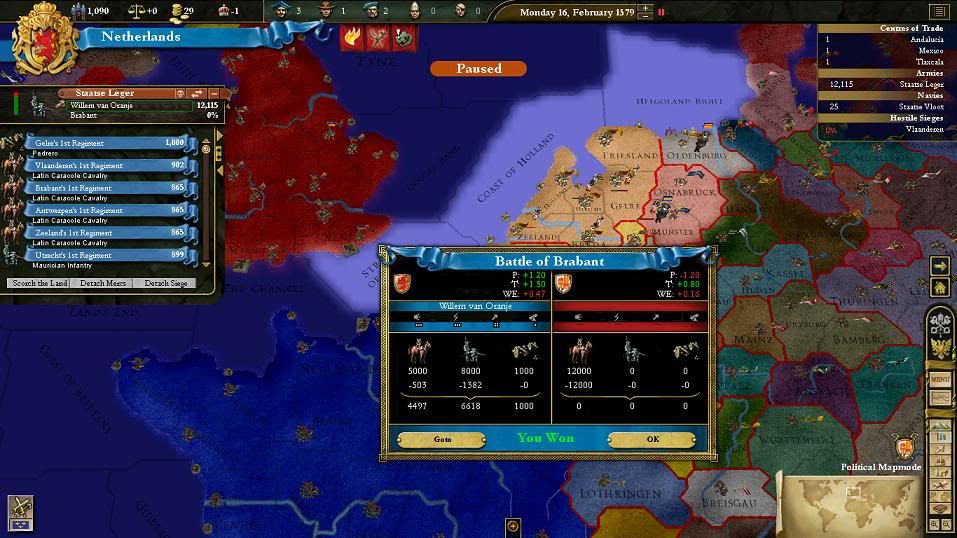Confirm battle result with OK
Screen dimensions: 957x538
coord(652,439)
